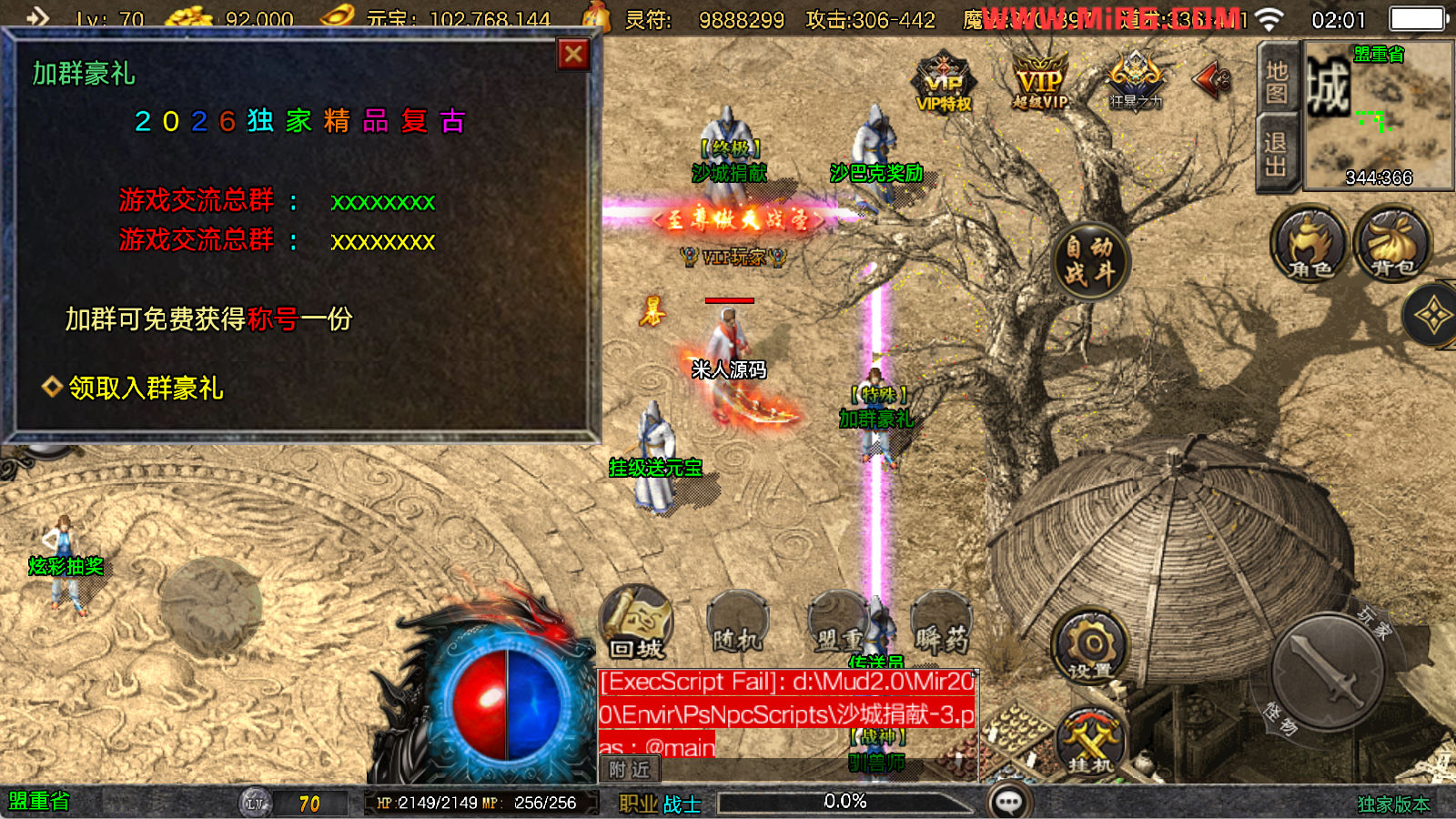Open the minimap in the corner
Image resolution: width=1456 pixels, height=819 pixels.
pos(1379,114)
